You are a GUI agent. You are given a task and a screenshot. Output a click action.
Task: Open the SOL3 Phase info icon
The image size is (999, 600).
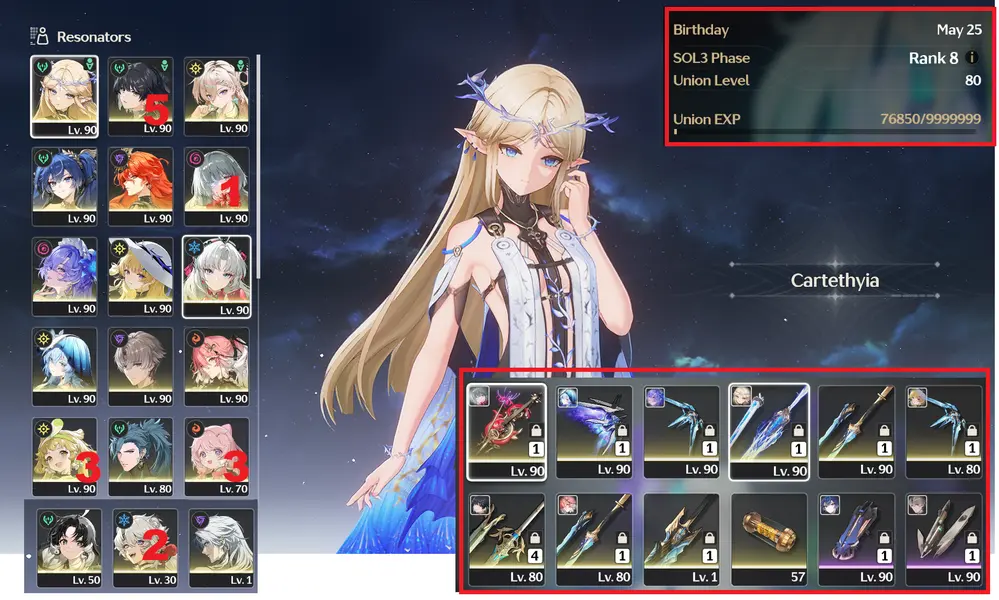pos(974,58)
